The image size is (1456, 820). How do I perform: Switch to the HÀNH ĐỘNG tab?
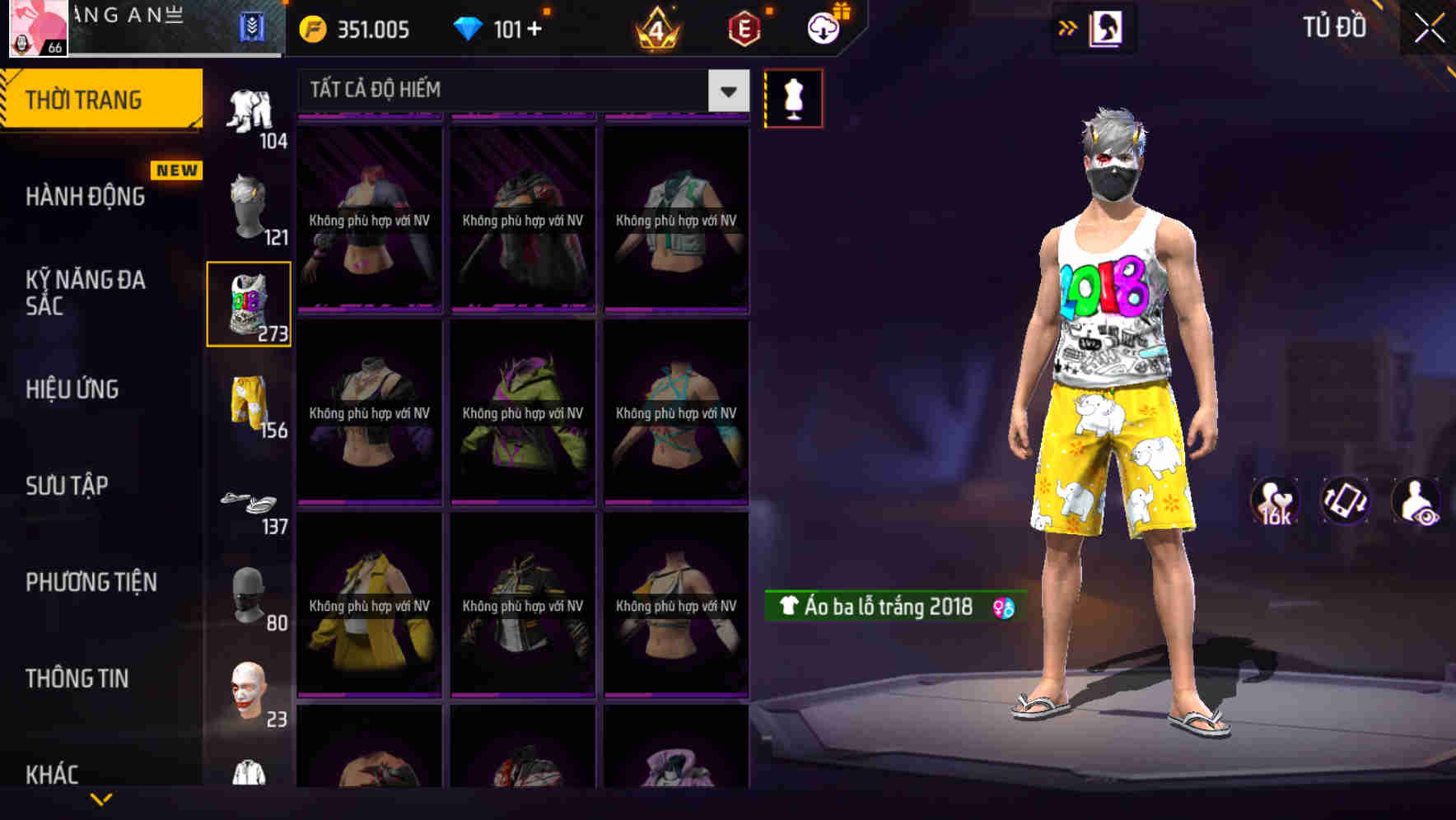point(82,196)
